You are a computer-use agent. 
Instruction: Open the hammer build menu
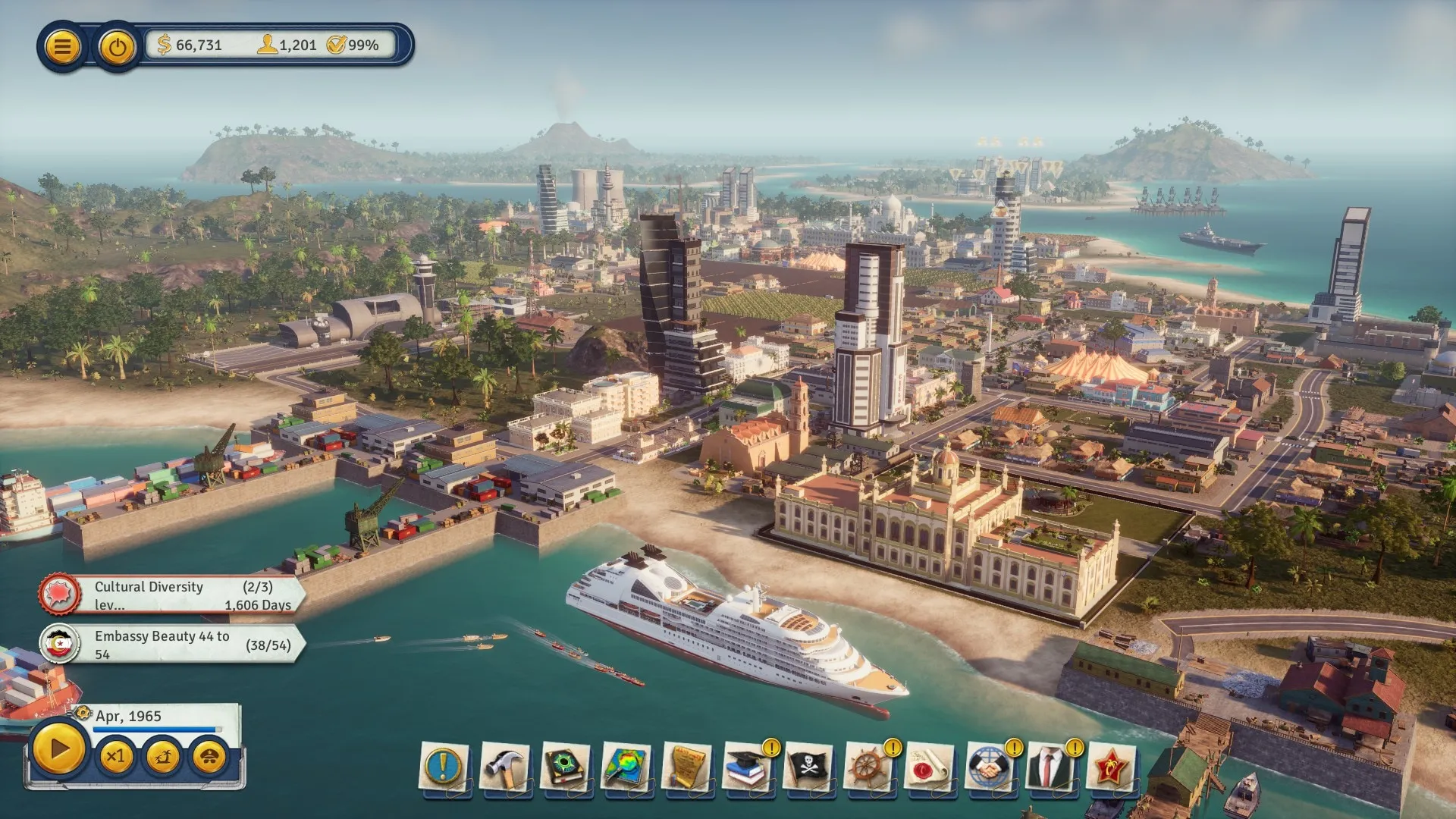tap(505, 767)
